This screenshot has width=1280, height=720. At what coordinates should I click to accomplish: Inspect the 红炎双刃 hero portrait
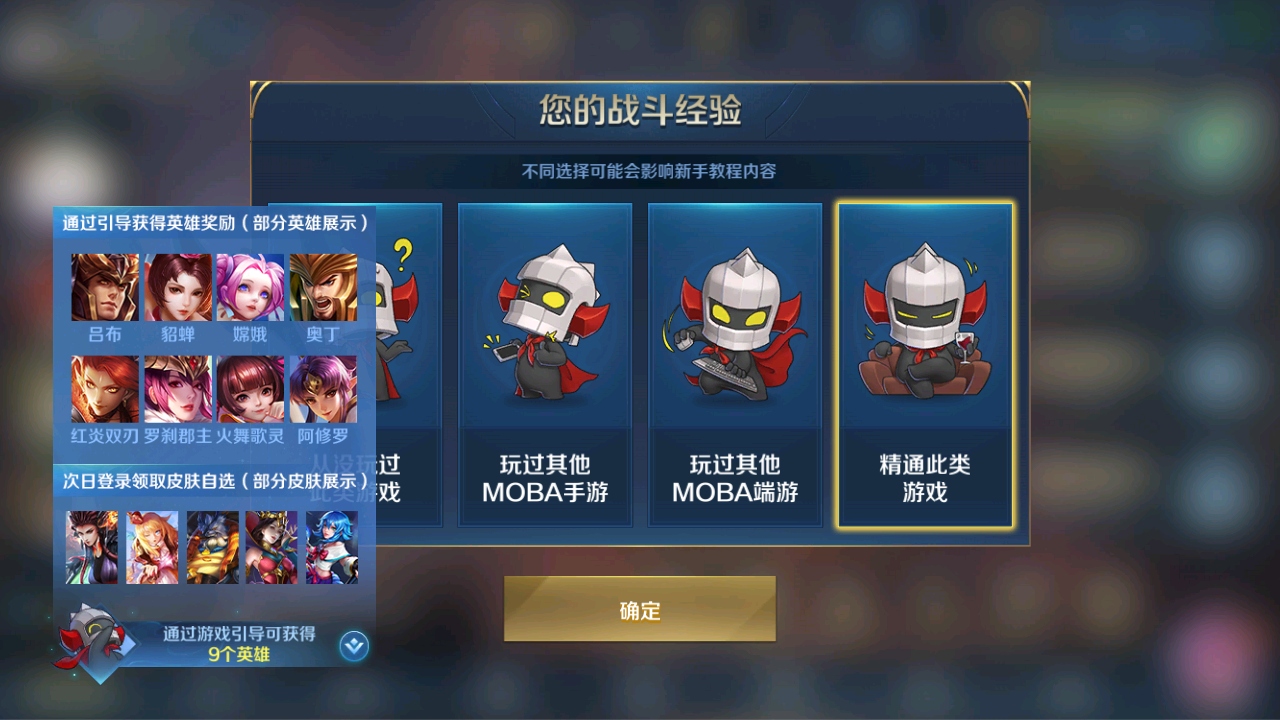[105, 389]
